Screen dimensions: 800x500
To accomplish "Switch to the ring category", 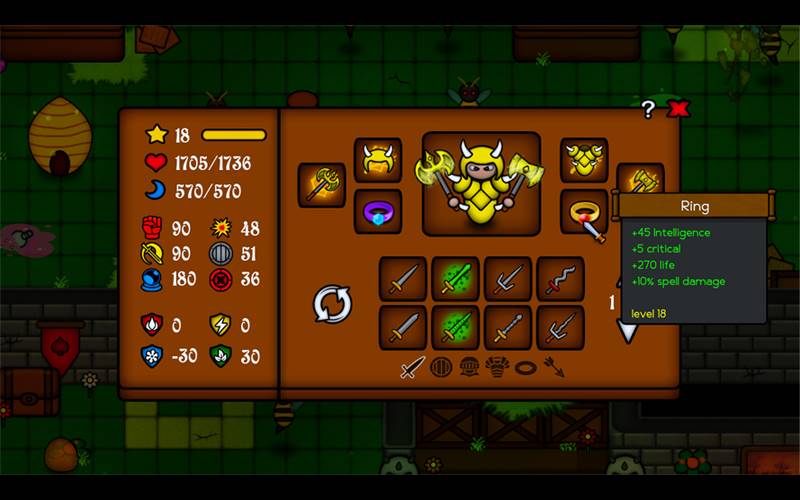I will [x=525, y=368].
